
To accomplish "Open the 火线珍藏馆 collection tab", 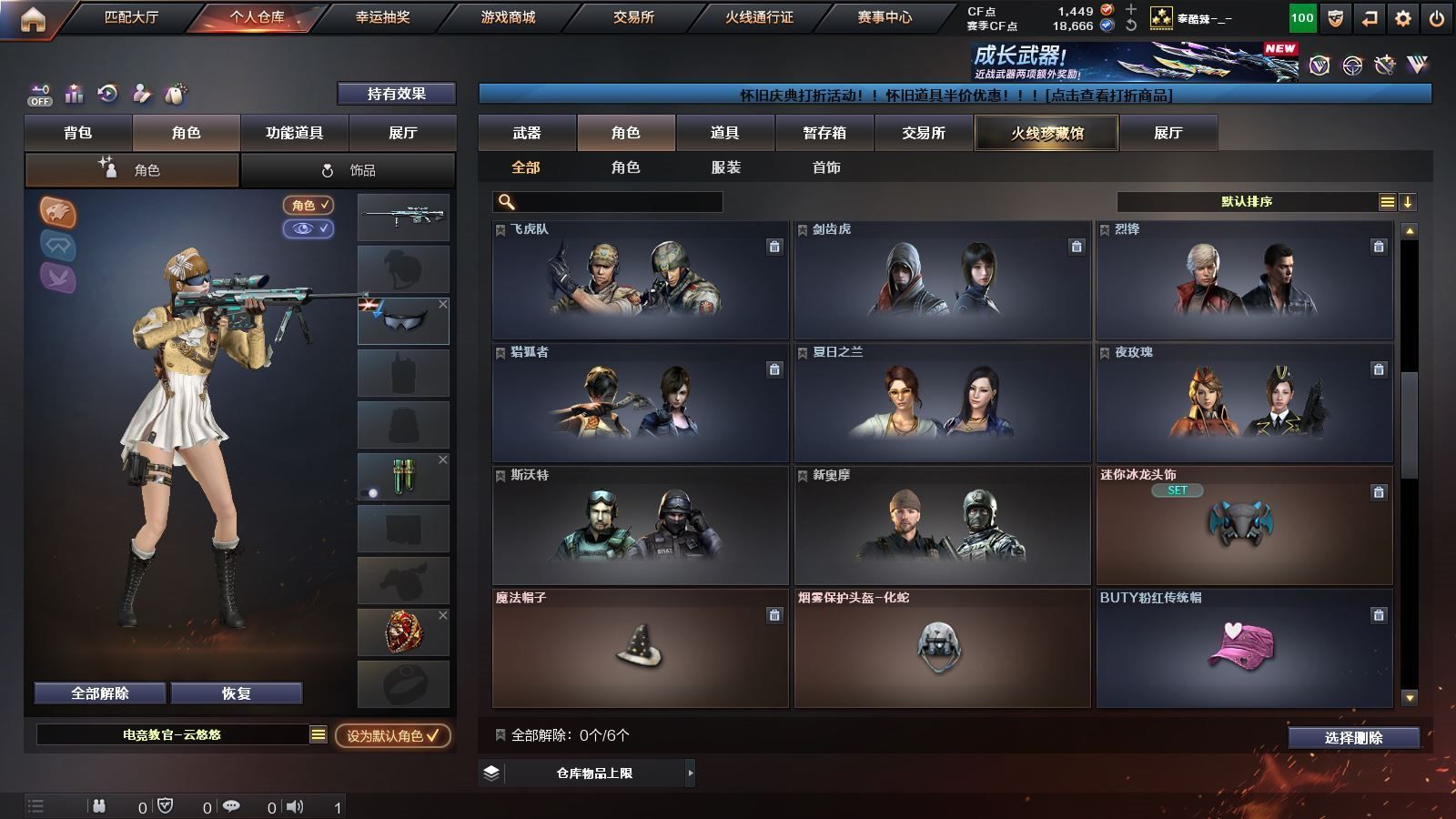I will 1046,133.
